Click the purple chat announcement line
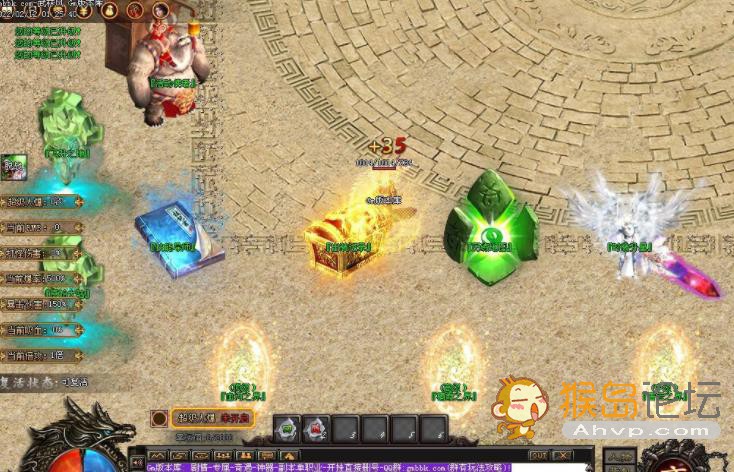734x472 pixels. (x=330, y=466)
